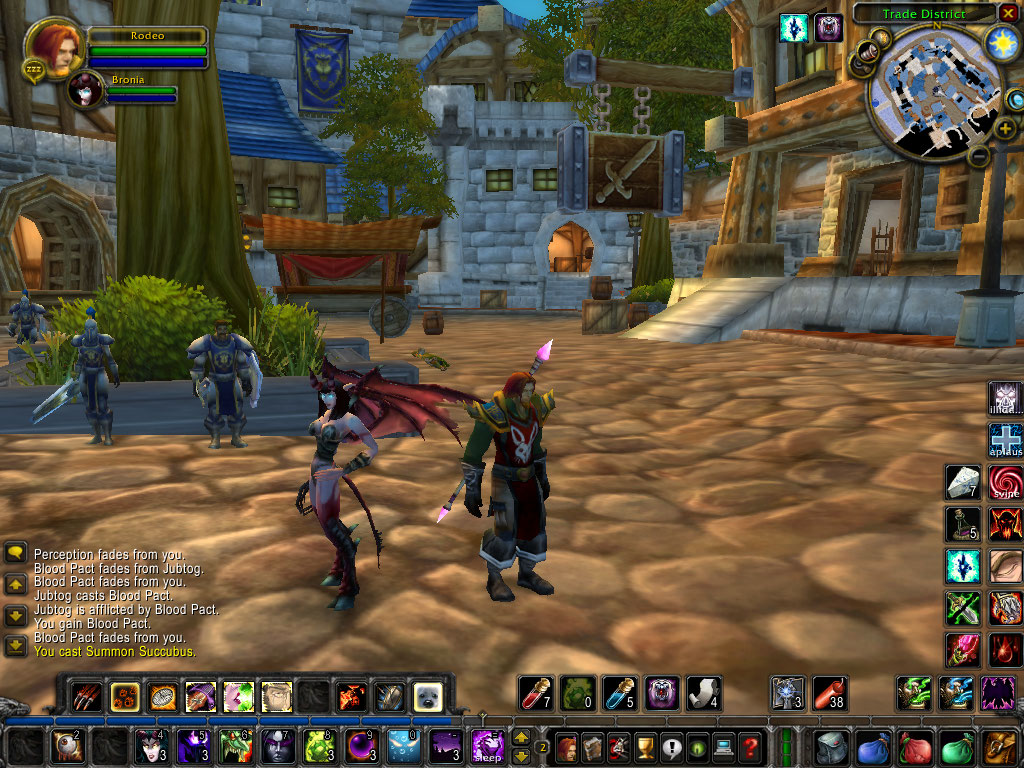Cast the red demon face spell
The image size is (1024, 768).
pyautogui.click(x=1005, y=524)
